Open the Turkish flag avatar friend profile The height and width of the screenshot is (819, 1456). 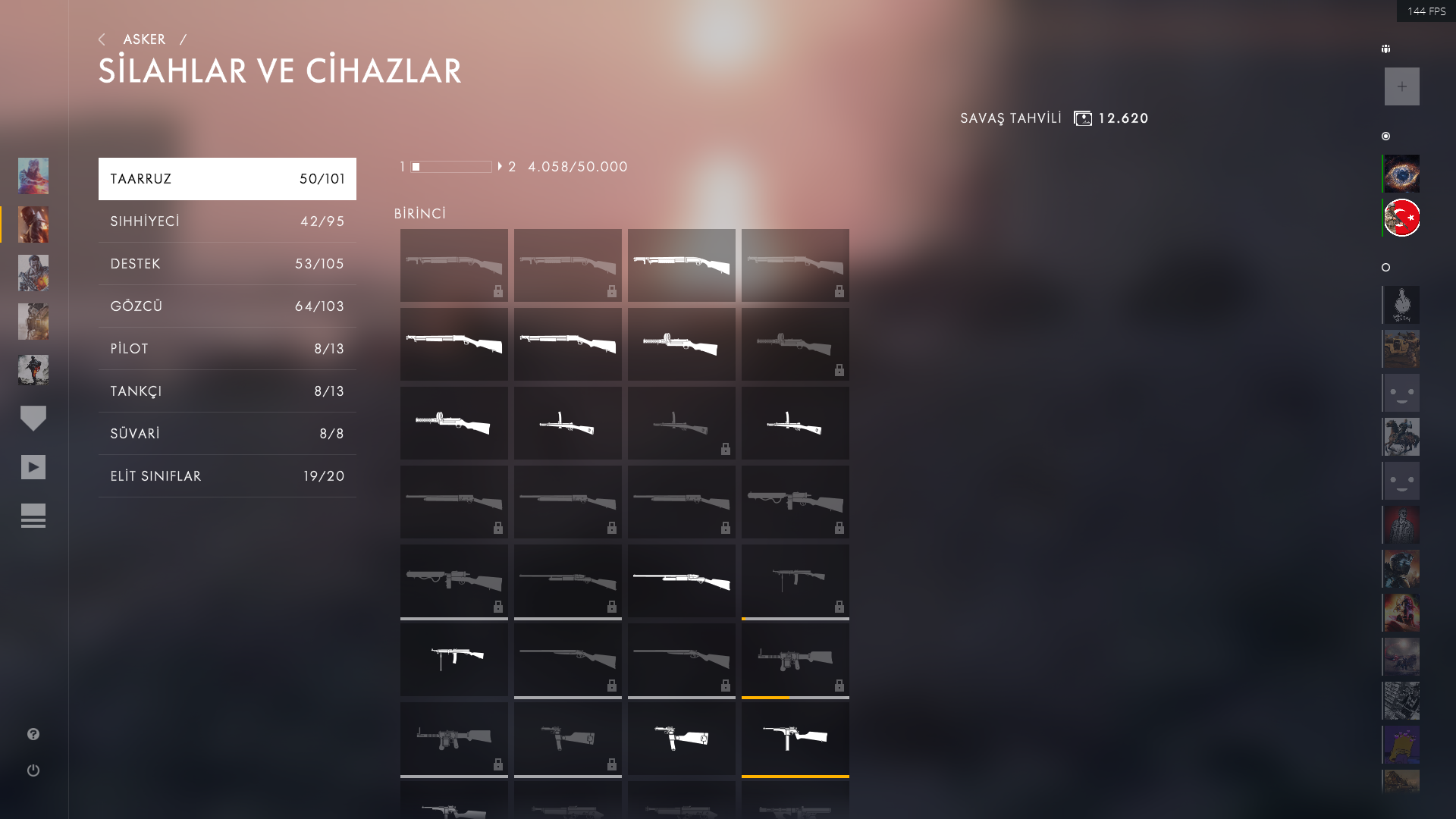pos(1401,218)
